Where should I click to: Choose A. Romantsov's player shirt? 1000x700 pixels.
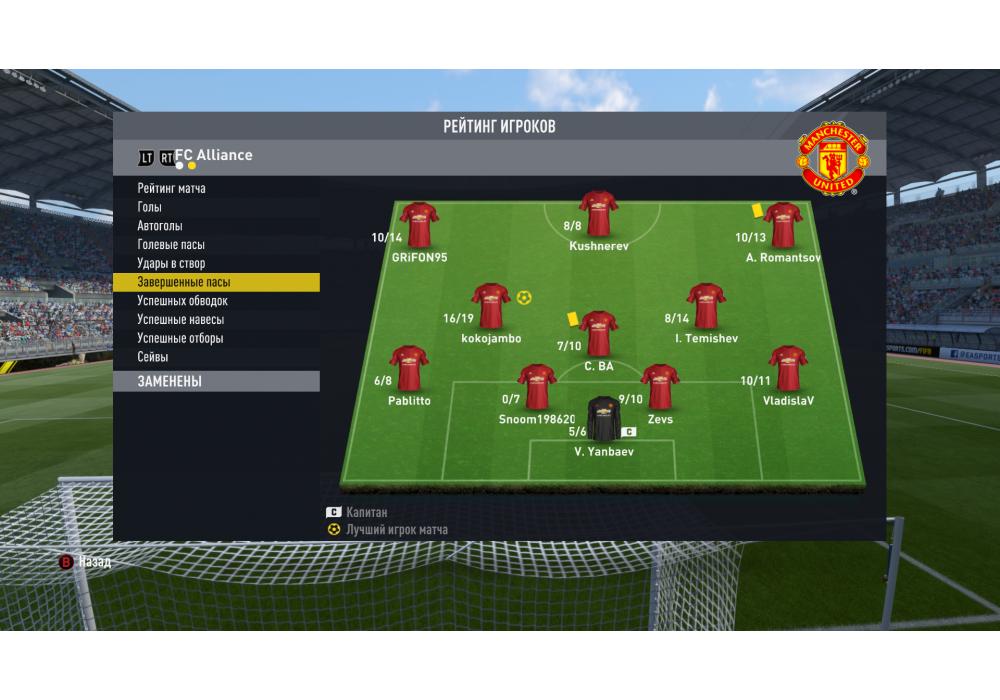click(x=782, y=226)
